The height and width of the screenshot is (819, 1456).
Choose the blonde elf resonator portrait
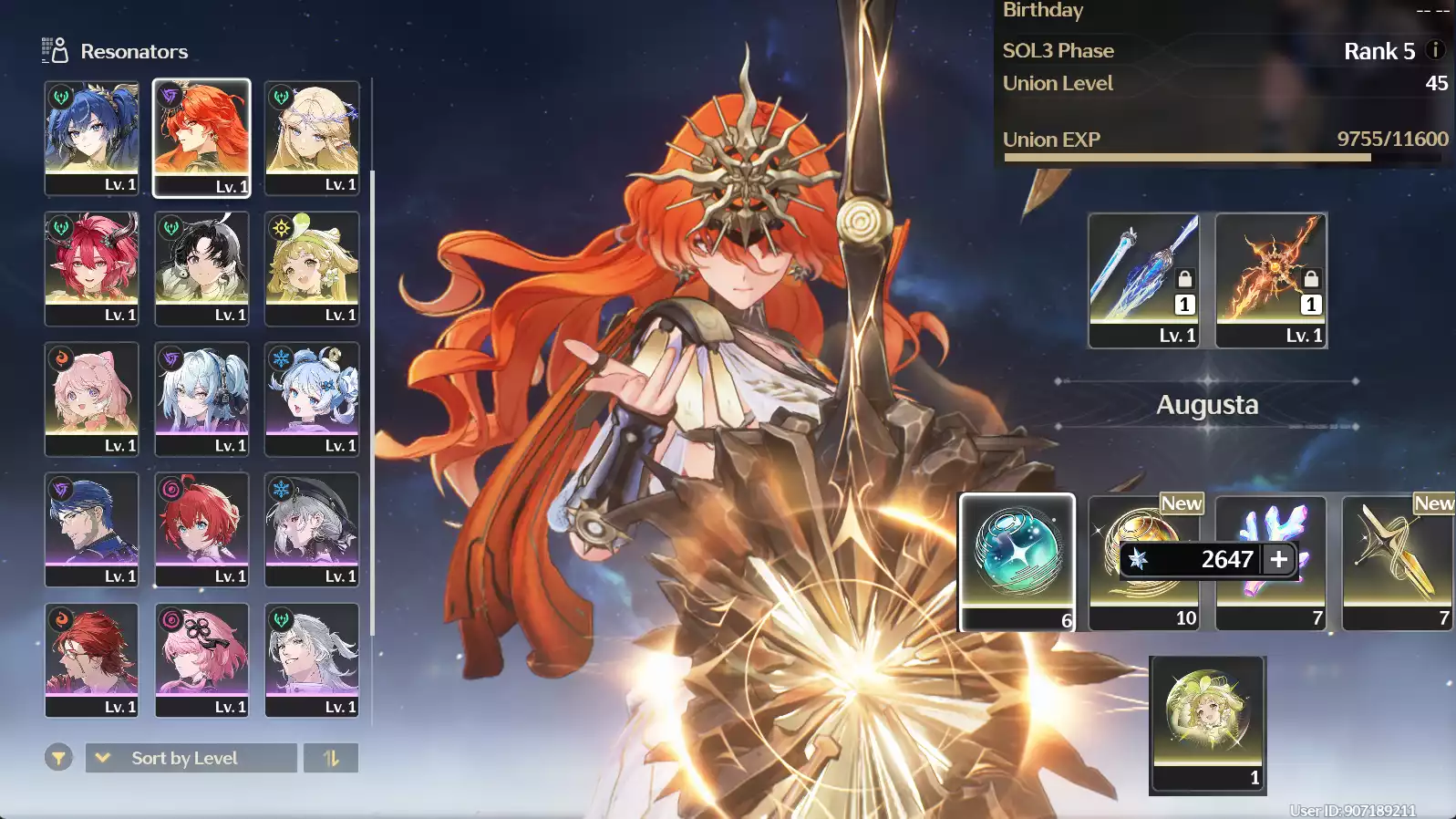click(312, 137)
